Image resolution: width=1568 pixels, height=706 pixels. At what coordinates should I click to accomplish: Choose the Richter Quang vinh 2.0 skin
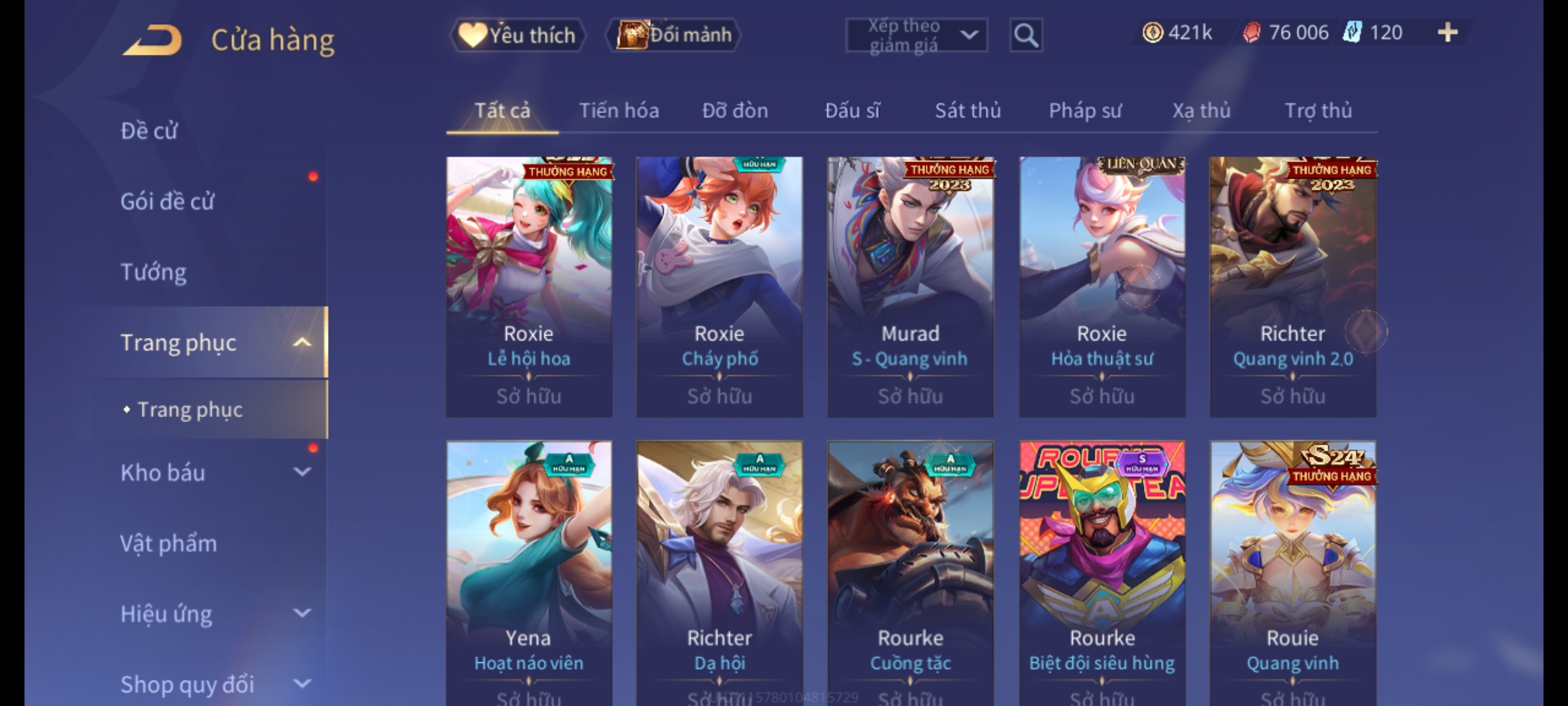1292,286
